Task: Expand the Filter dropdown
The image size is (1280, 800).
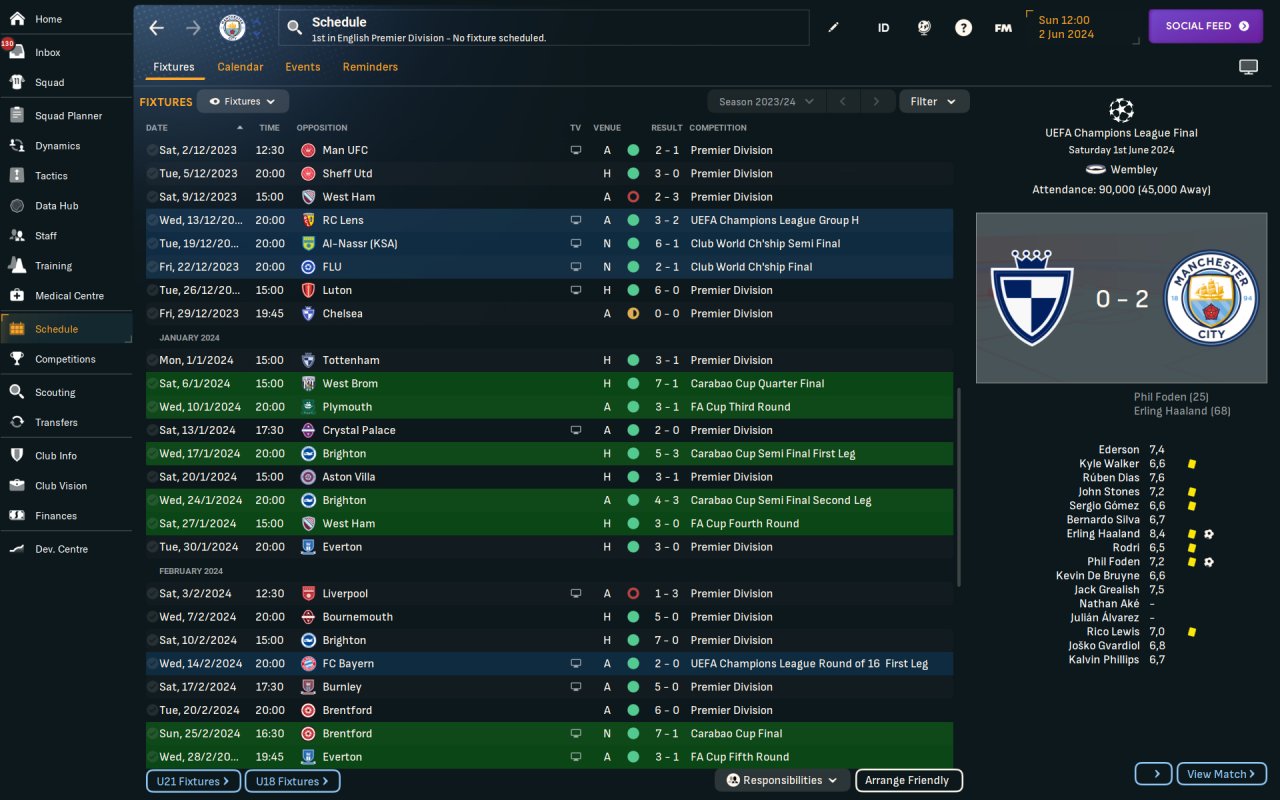Action: 934,101
